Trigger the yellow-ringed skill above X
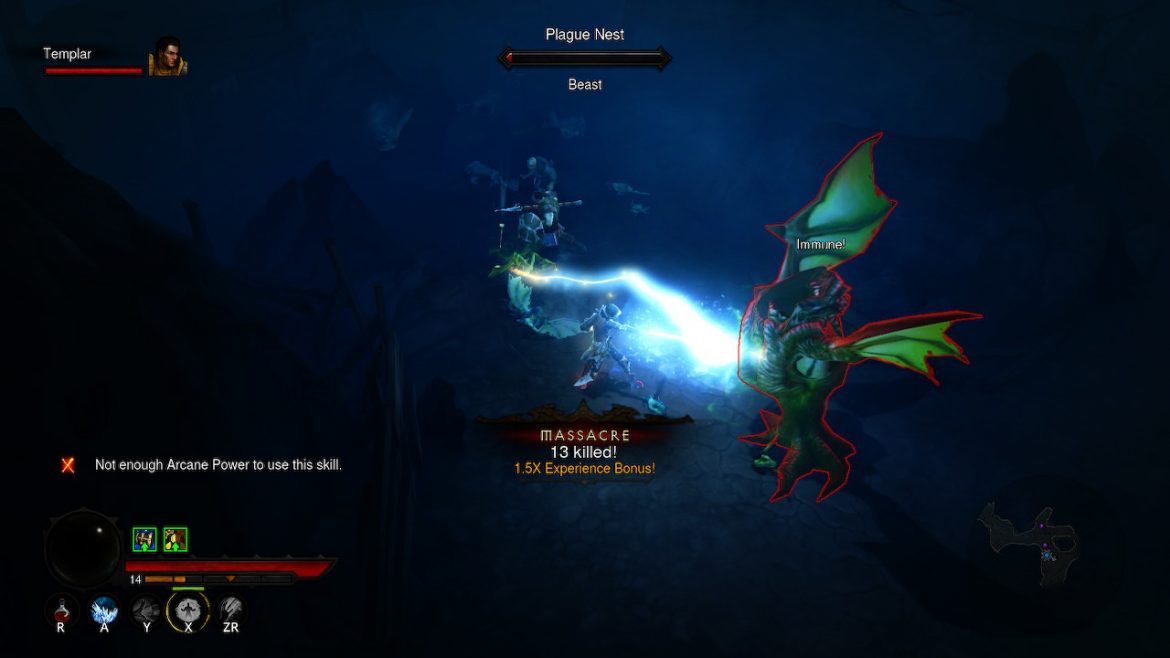The width and height of the screenshot is (1170, 658). [x=188, y=609]
